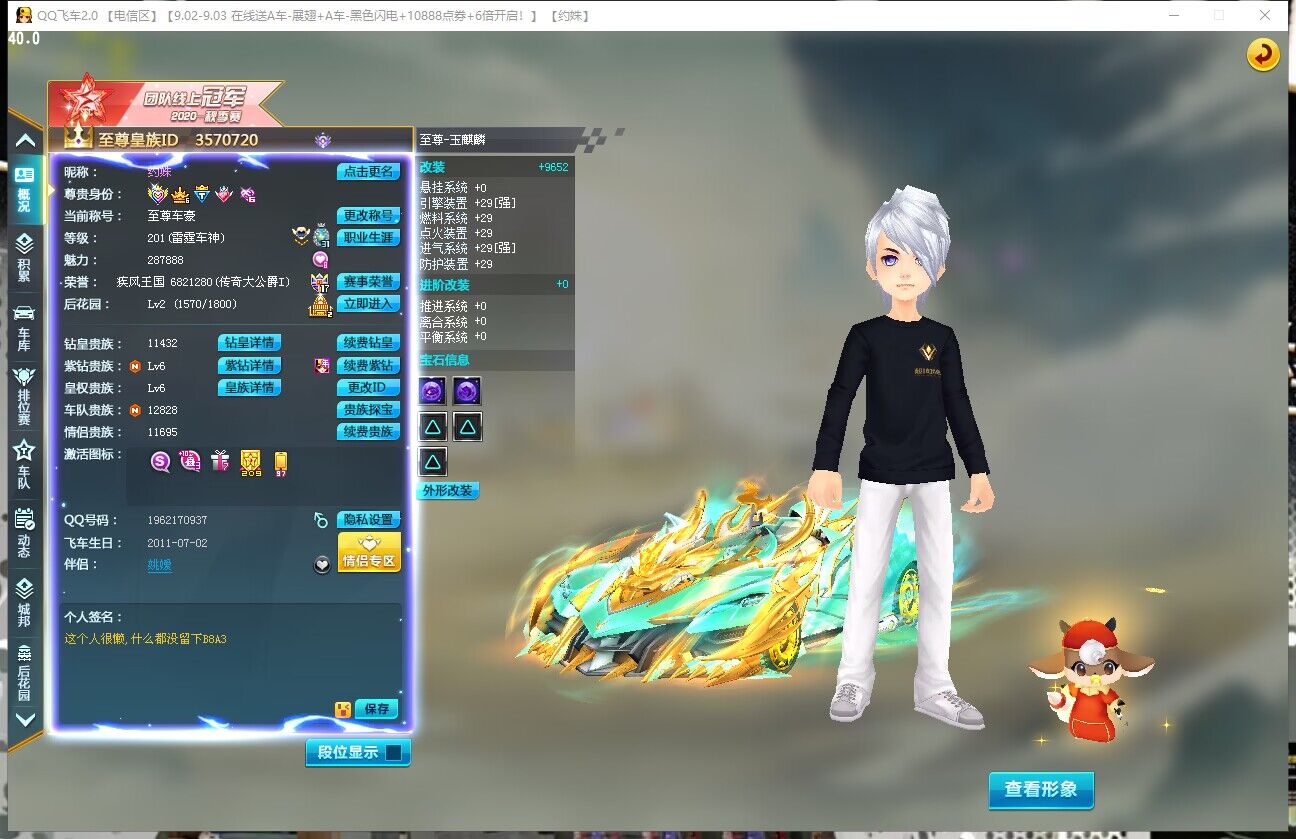The image size is (1296, 839).
Task: Toggle the 段位显示 rank display checkbox
Action: coord(394,752)
